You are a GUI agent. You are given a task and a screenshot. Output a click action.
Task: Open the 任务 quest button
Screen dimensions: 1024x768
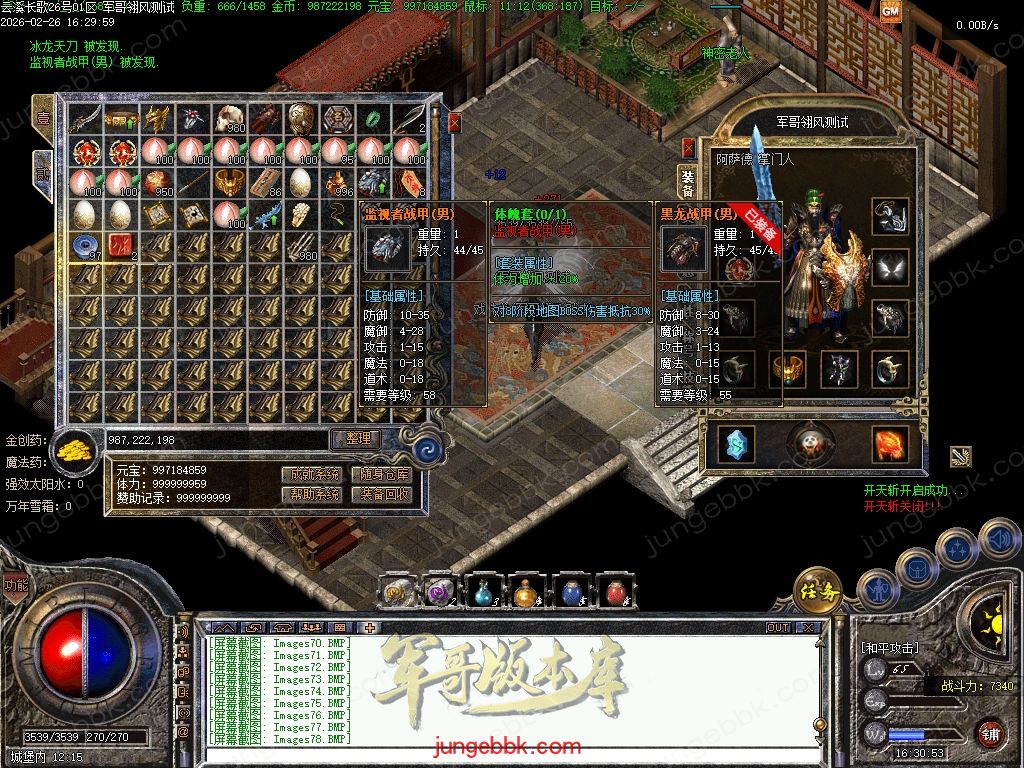tap(817, 590)
